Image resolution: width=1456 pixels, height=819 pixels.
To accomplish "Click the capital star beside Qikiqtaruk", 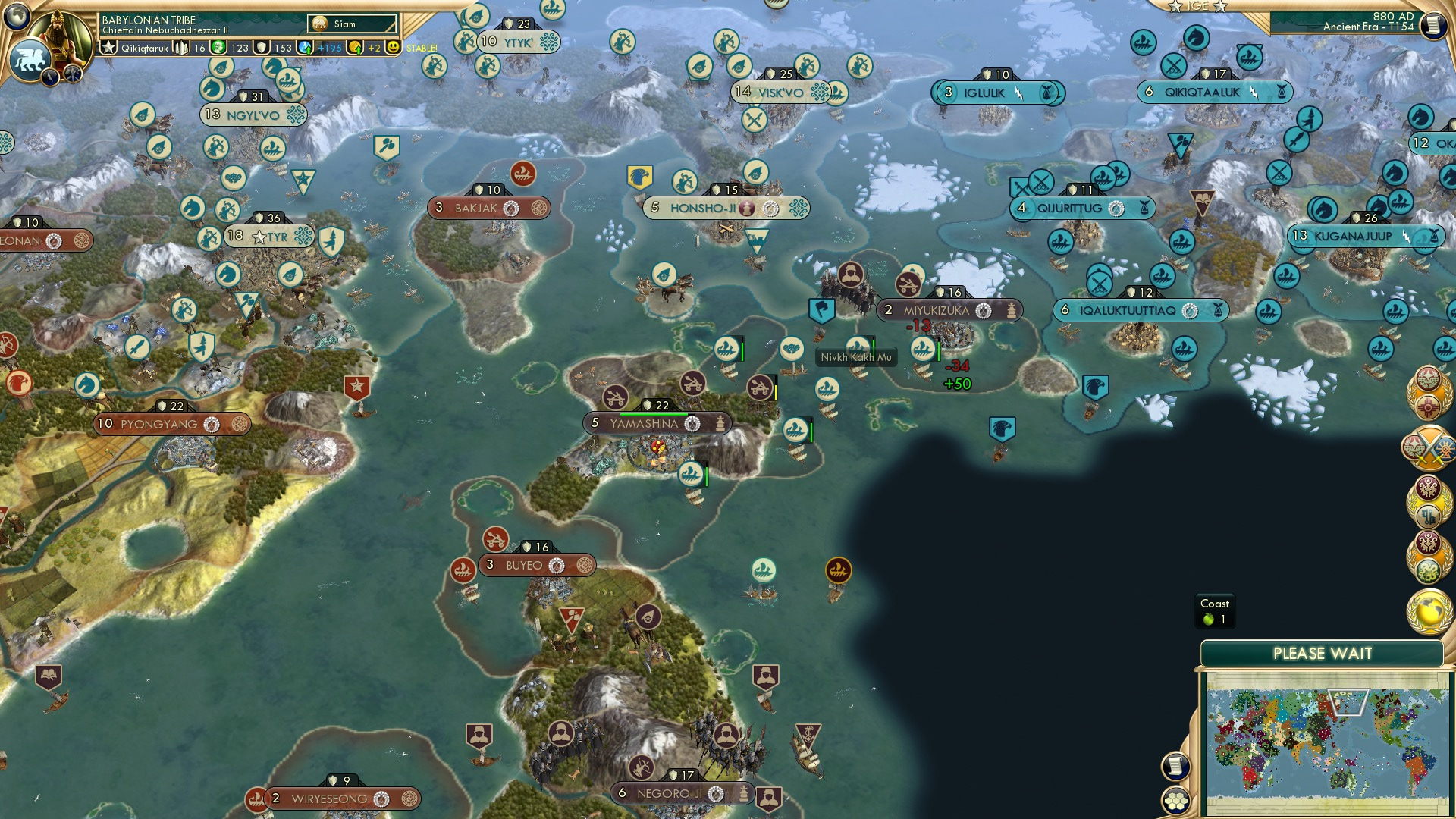I will (x=109, y=48).
